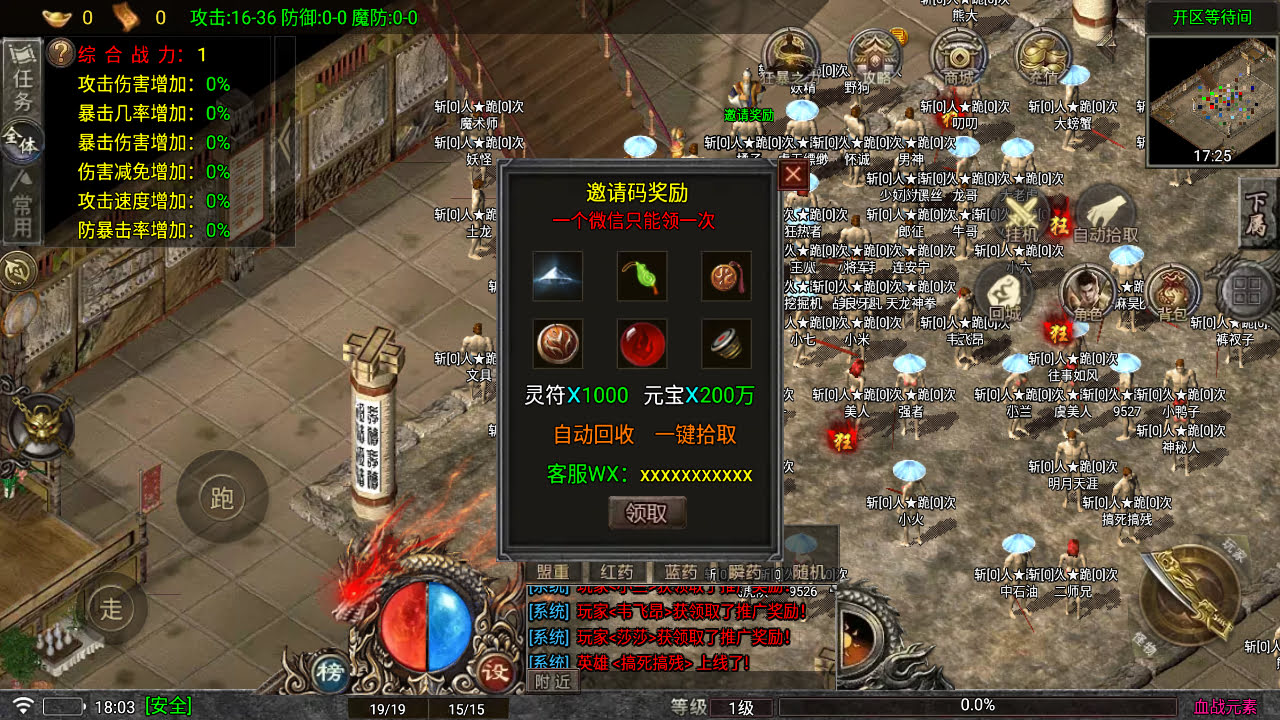Use 回城 return to town
Image resolution: width=1280 pixels, height=720 pixels.
(x=1003, y=295)
